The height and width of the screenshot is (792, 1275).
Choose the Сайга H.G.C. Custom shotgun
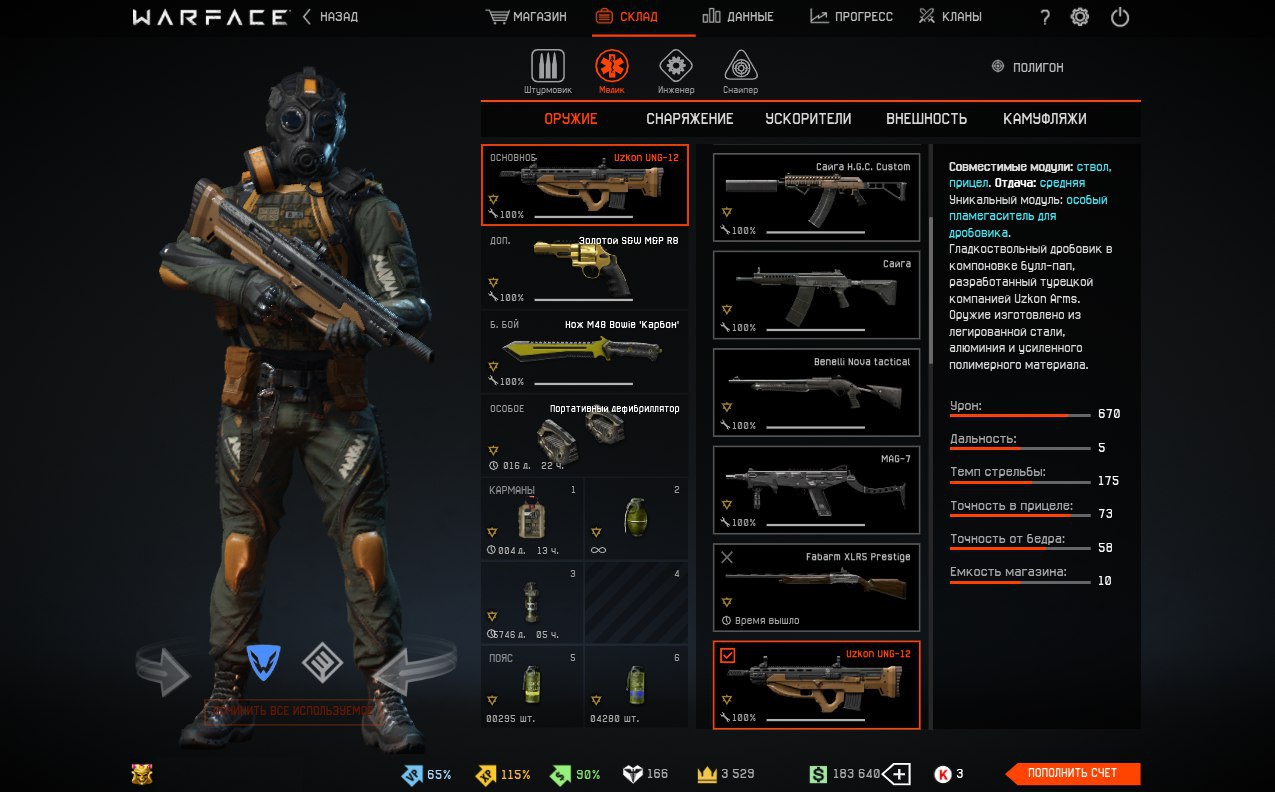click(816, 198)
